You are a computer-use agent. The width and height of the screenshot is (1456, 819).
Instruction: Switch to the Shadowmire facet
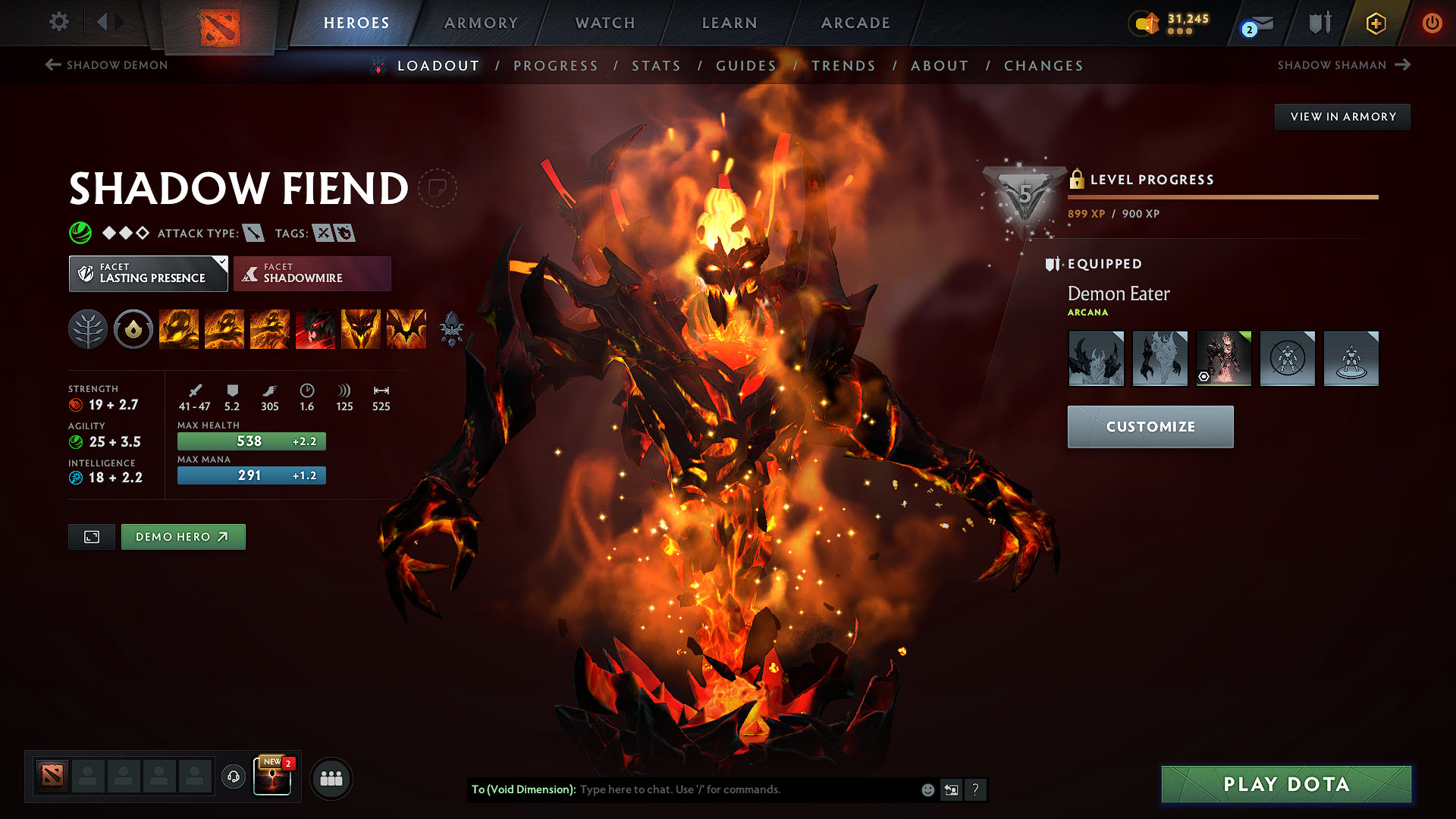(312, 273)
